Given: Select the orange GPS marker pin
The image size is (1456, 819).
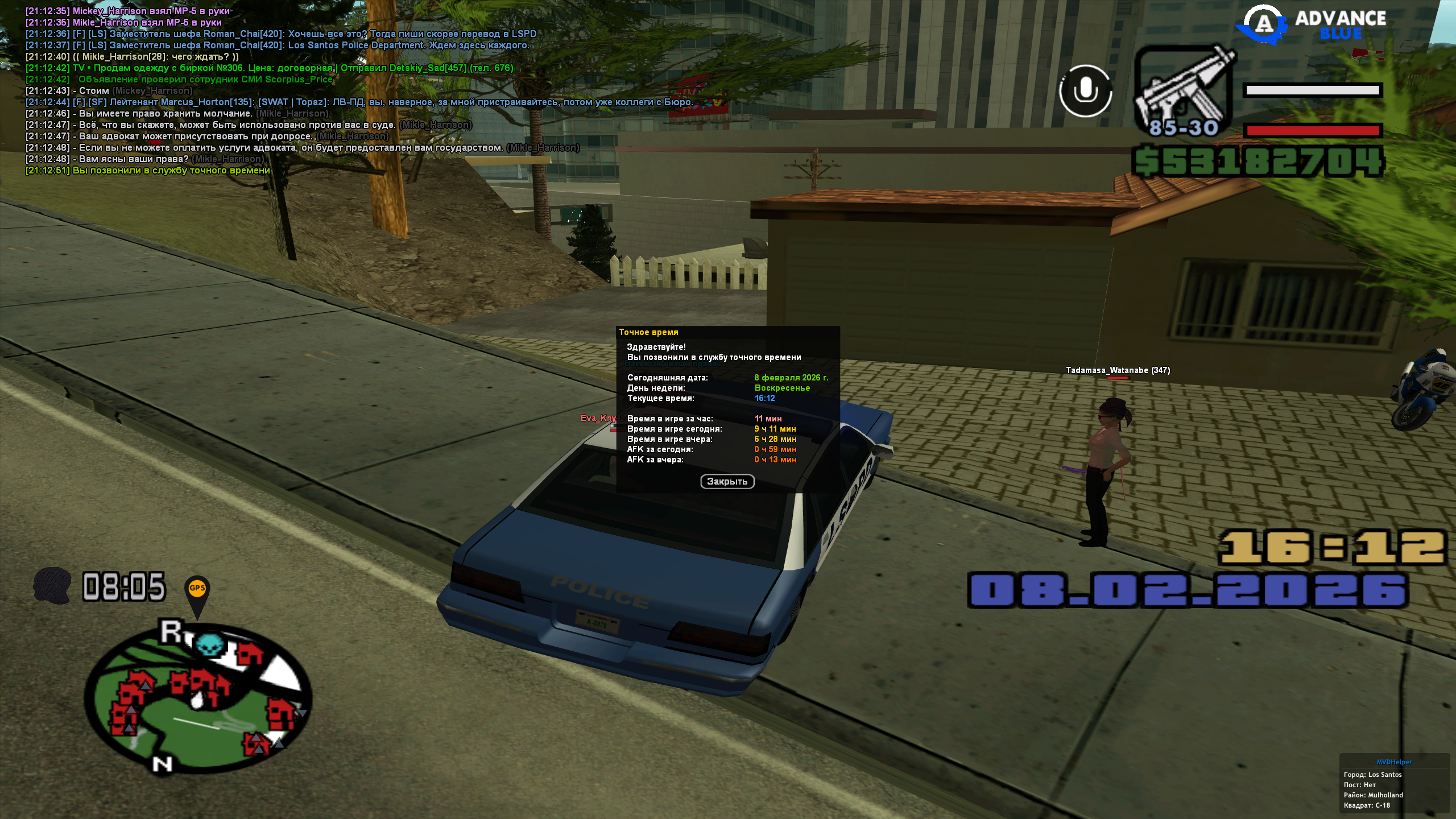Looking at the screenshot, I should point(197,591).
